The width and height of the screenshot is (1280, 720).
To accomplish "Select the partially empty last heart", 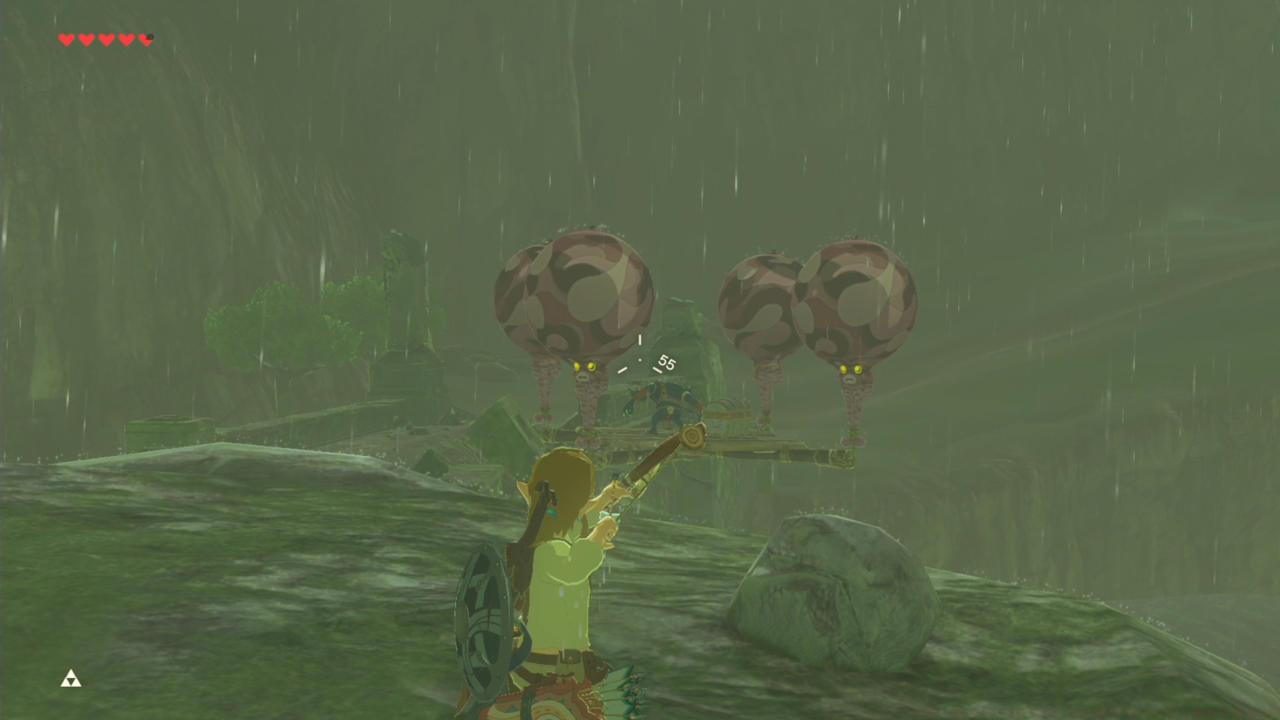I will 146,40.
